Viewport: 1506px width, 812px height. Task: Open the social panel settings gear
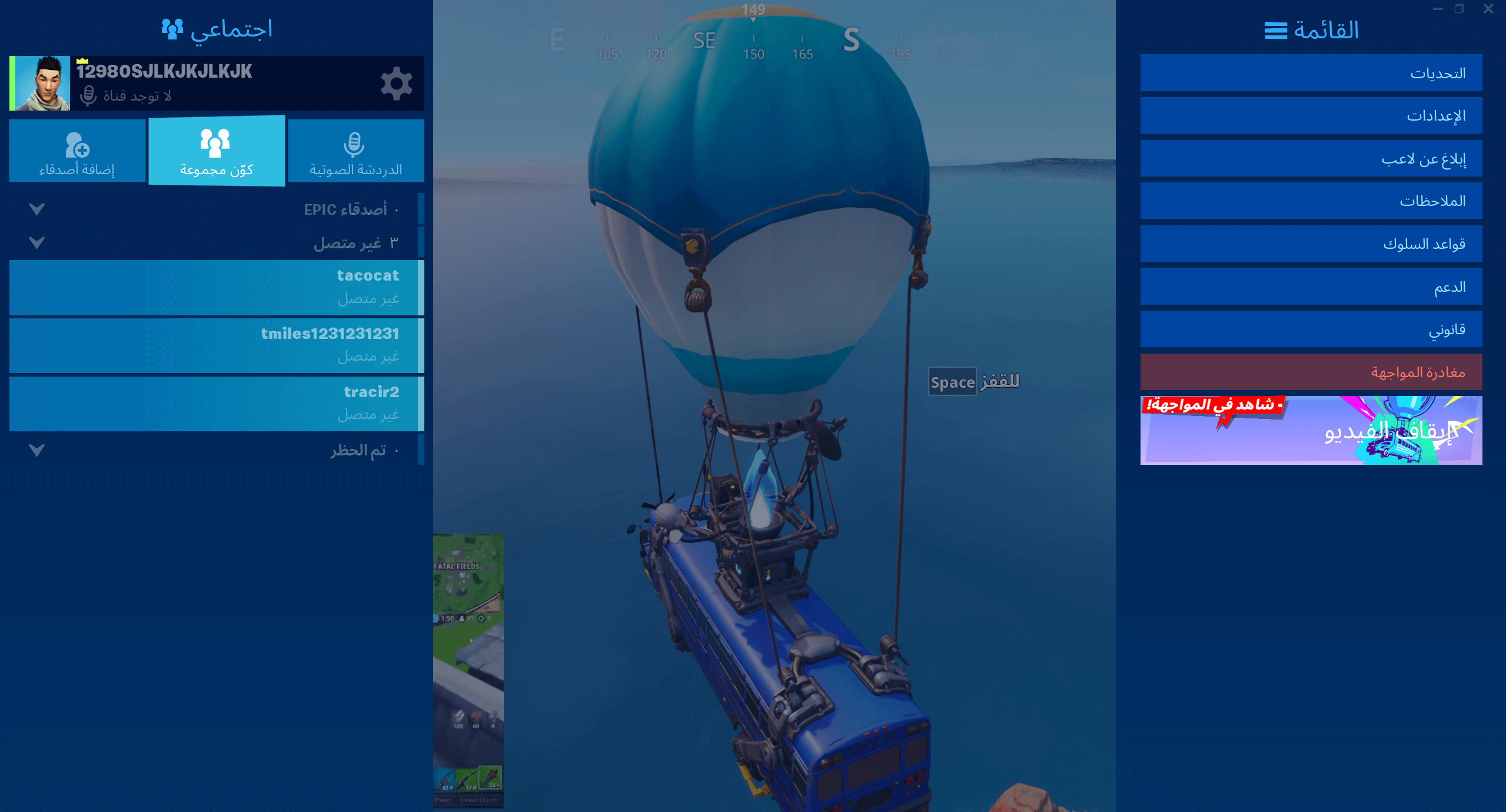pyautogui.click(x=397, y=83)
